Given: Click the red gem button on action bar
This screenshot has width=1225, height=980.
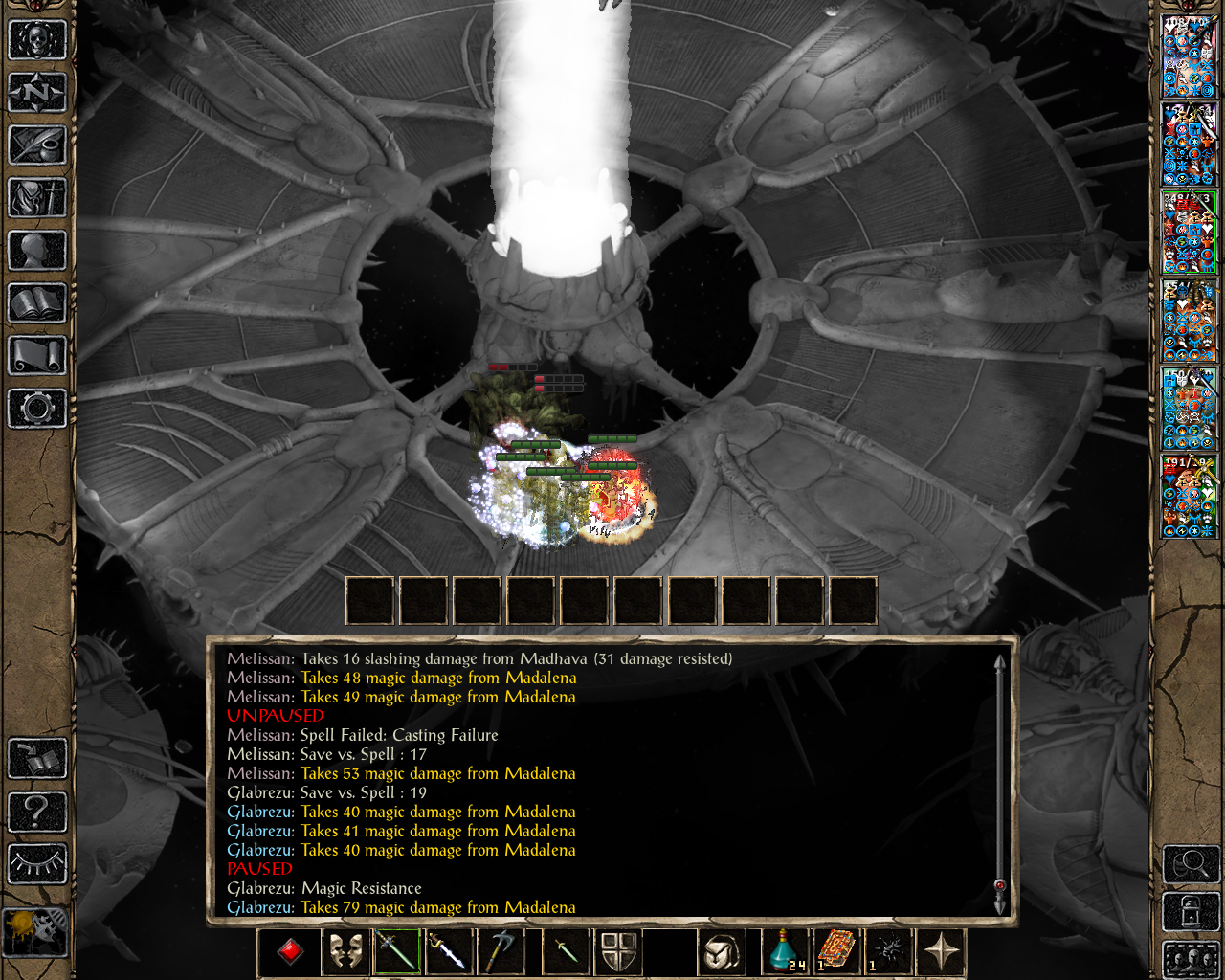Looking at the screenshot, I should (291, 951).
